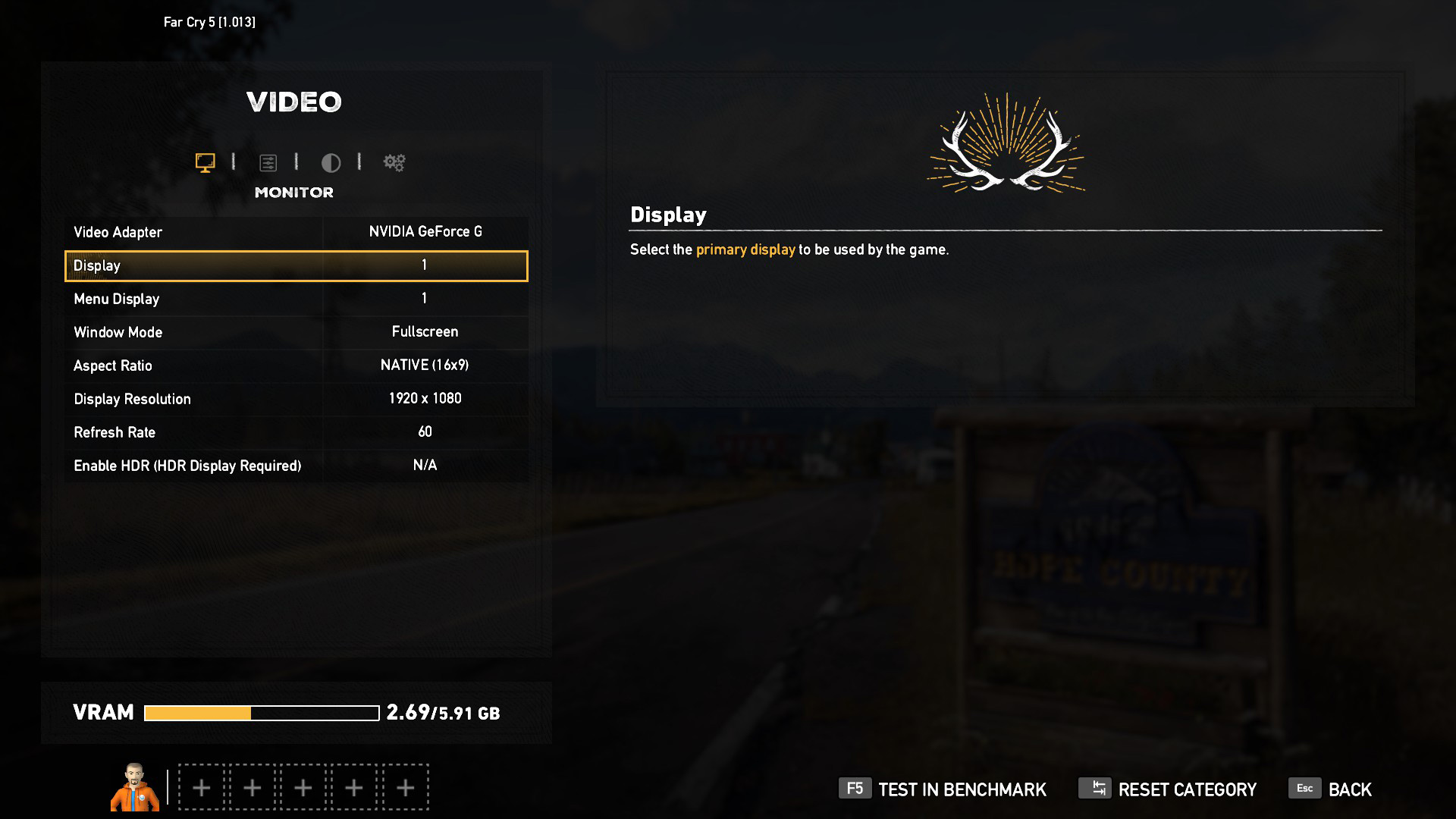This screenshot has height=819, width=1456.
Task: Choose the Display setting row
Action: point(296,265)
